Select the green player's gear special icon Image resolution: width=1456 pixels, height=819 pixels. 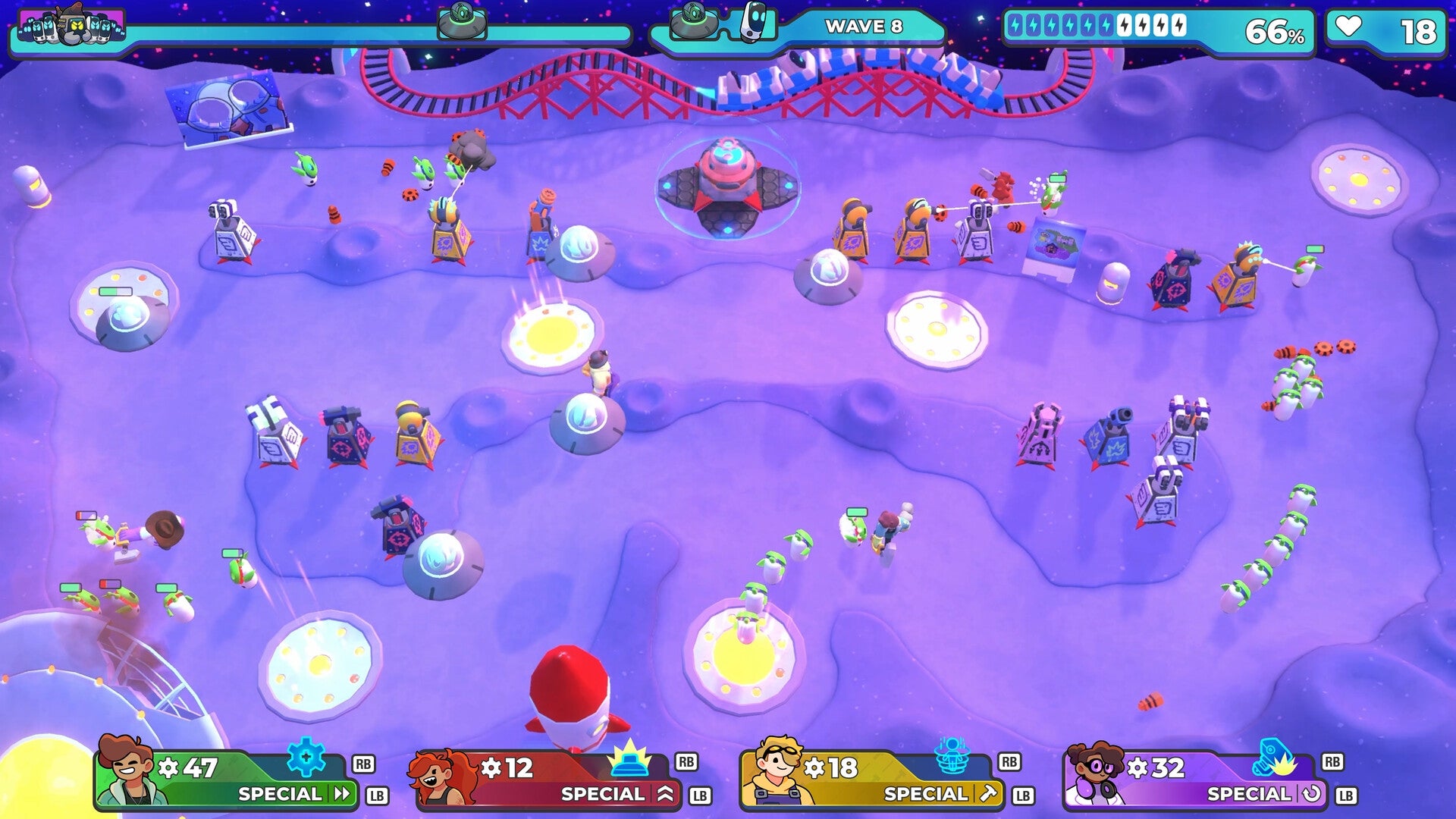click(x=306, y=758)
